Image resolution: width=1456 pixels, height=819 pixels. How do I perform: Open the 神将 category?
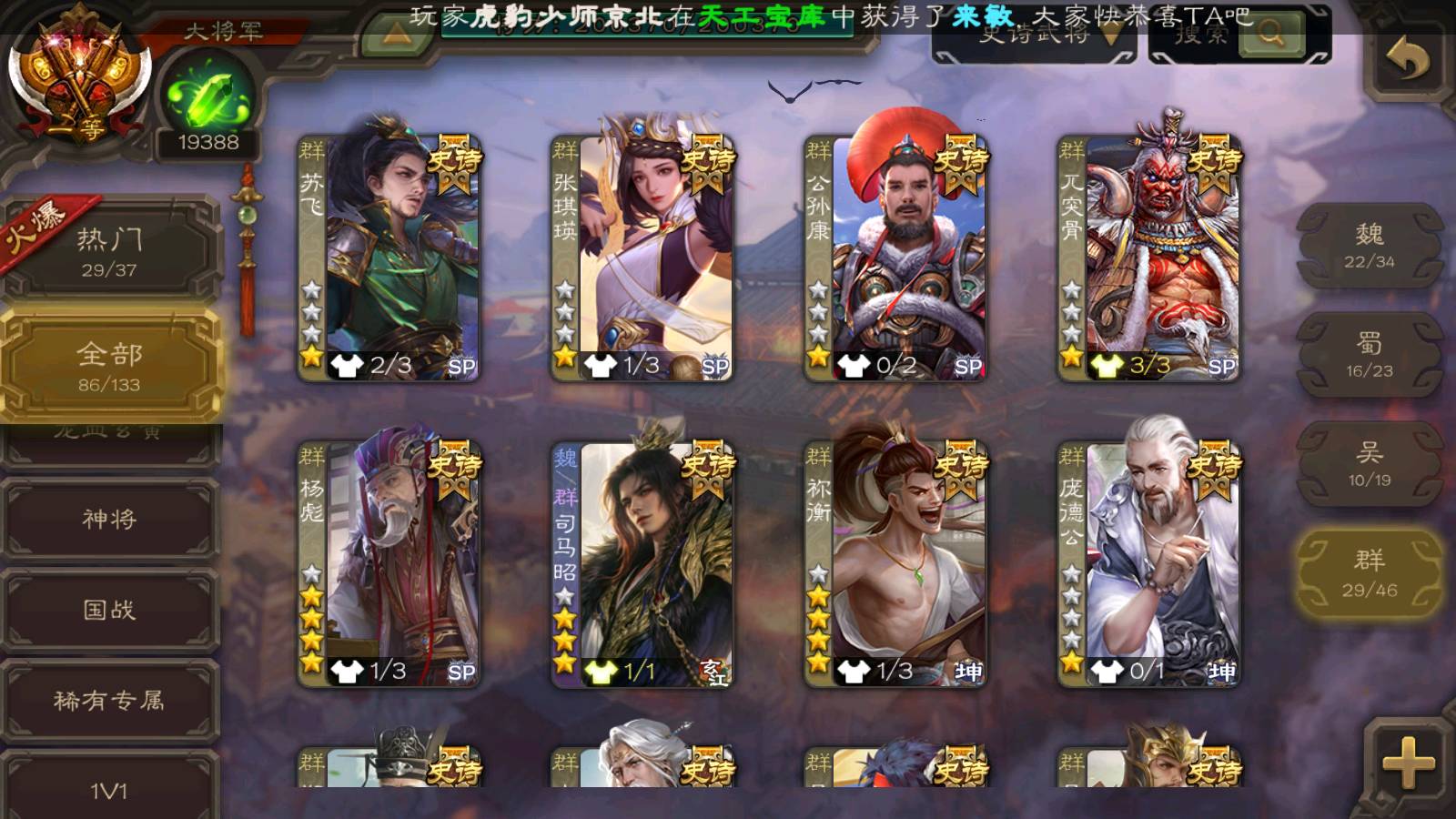tap(109, 519)
